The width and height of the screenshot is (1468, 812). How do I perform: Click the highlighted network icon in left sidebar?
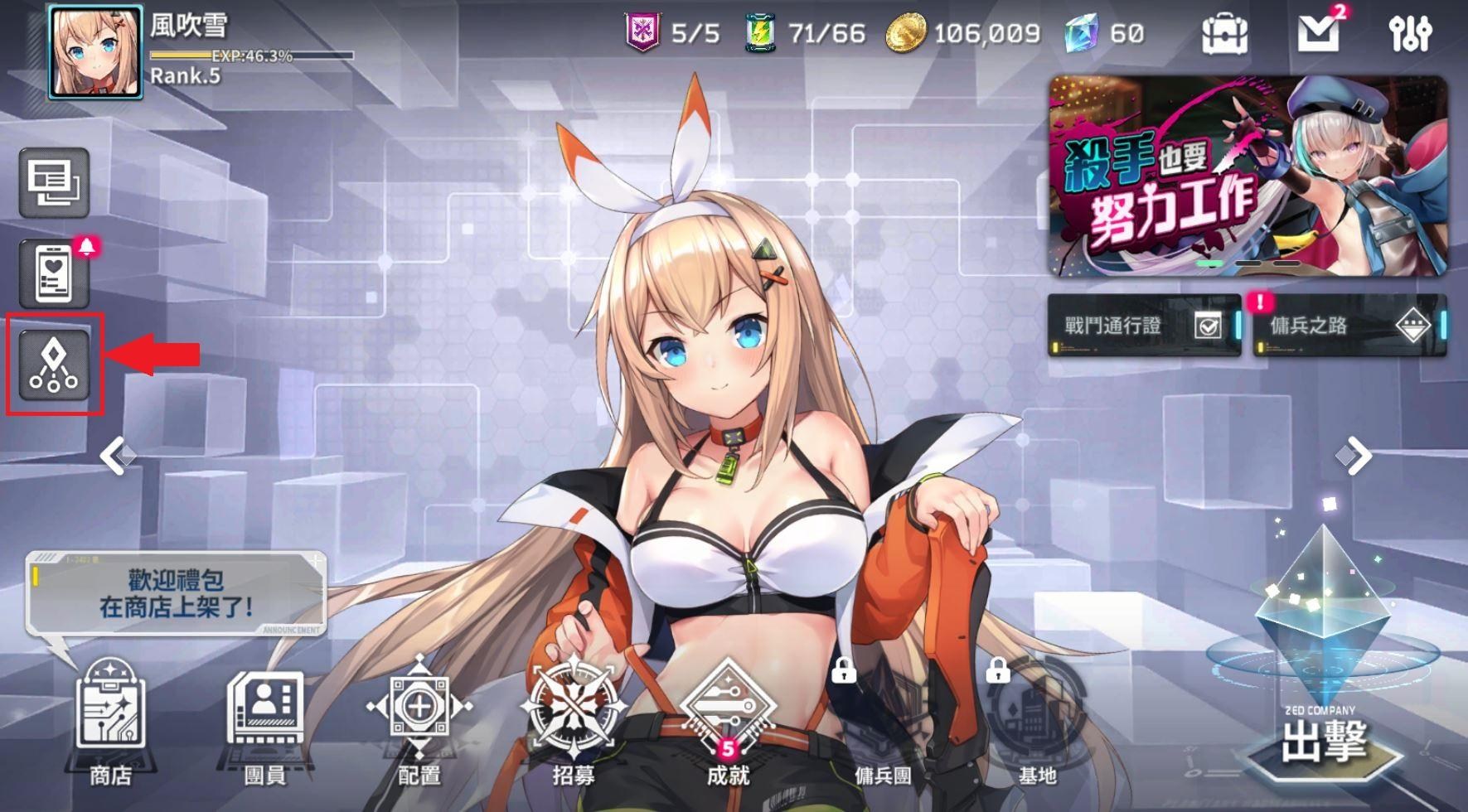pos(53,363)
